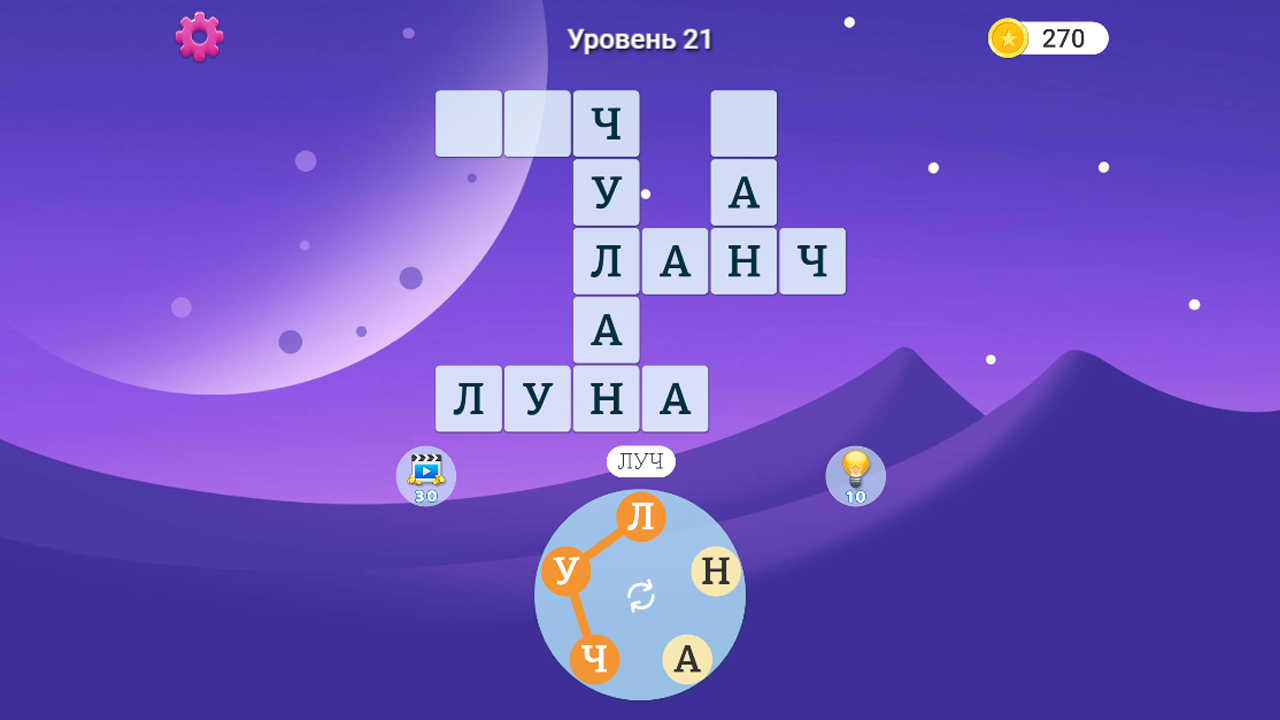The image size is (1280, 720).
Task: Select the Уровень 21 level title
Action: point(641,40)
